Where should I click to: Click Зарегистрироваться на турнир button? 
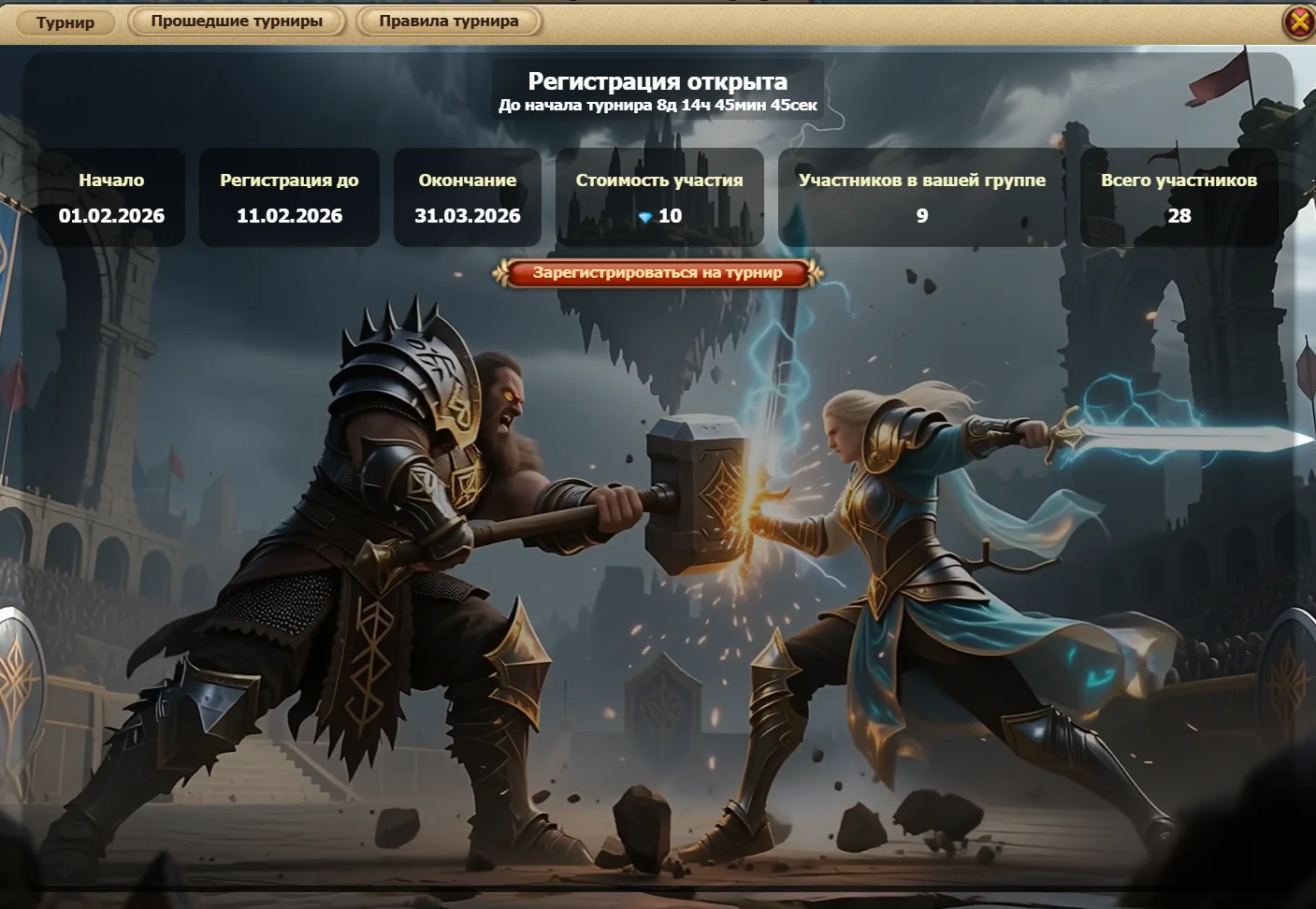coord(658,273)
